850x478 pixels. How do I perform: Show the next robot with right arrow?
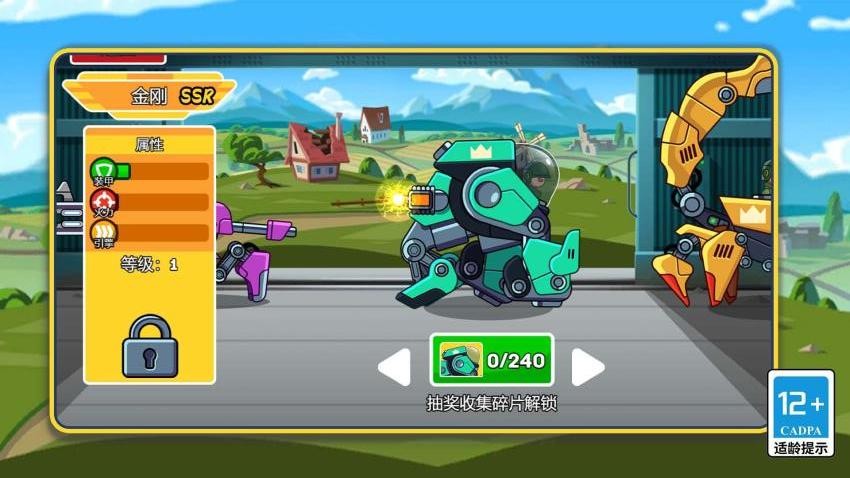click(x=587, y=367)
